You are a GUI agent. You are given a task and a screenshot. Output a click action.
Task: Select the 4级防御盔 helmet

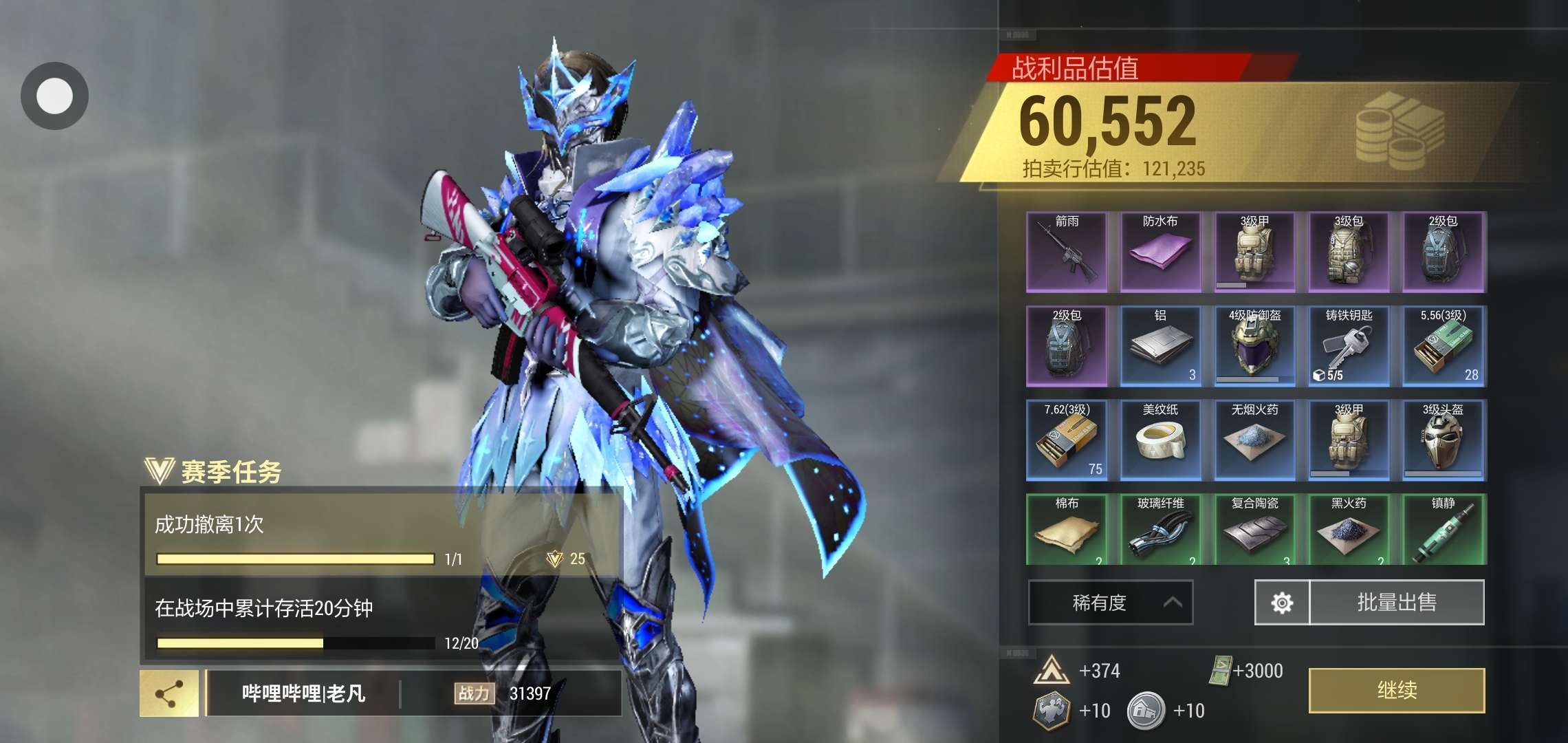click(x=1254, y=346)
